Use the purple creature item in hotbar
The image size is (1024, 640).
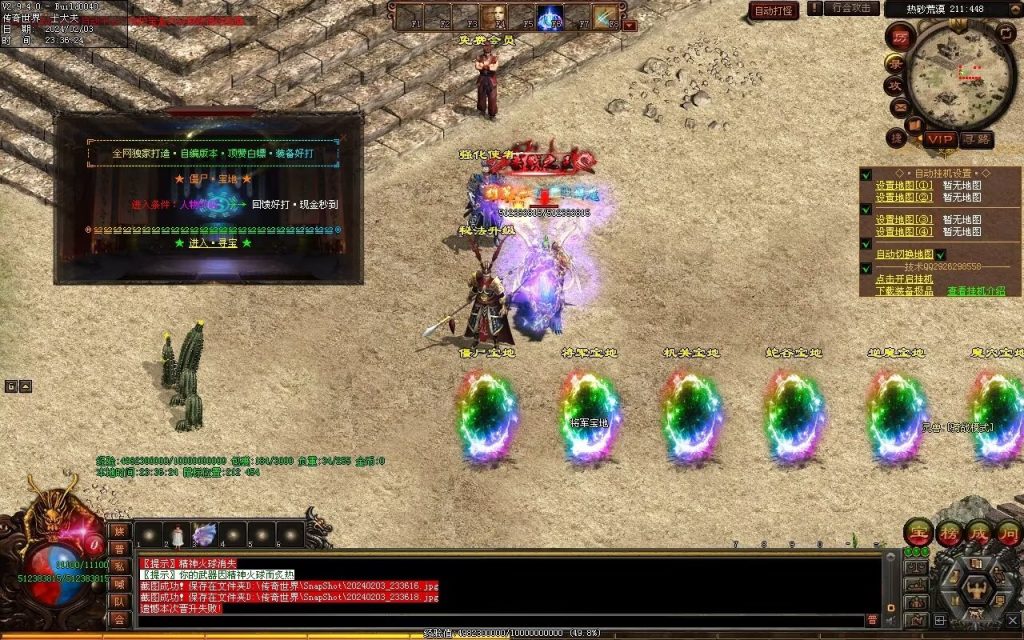coord(205,536)
